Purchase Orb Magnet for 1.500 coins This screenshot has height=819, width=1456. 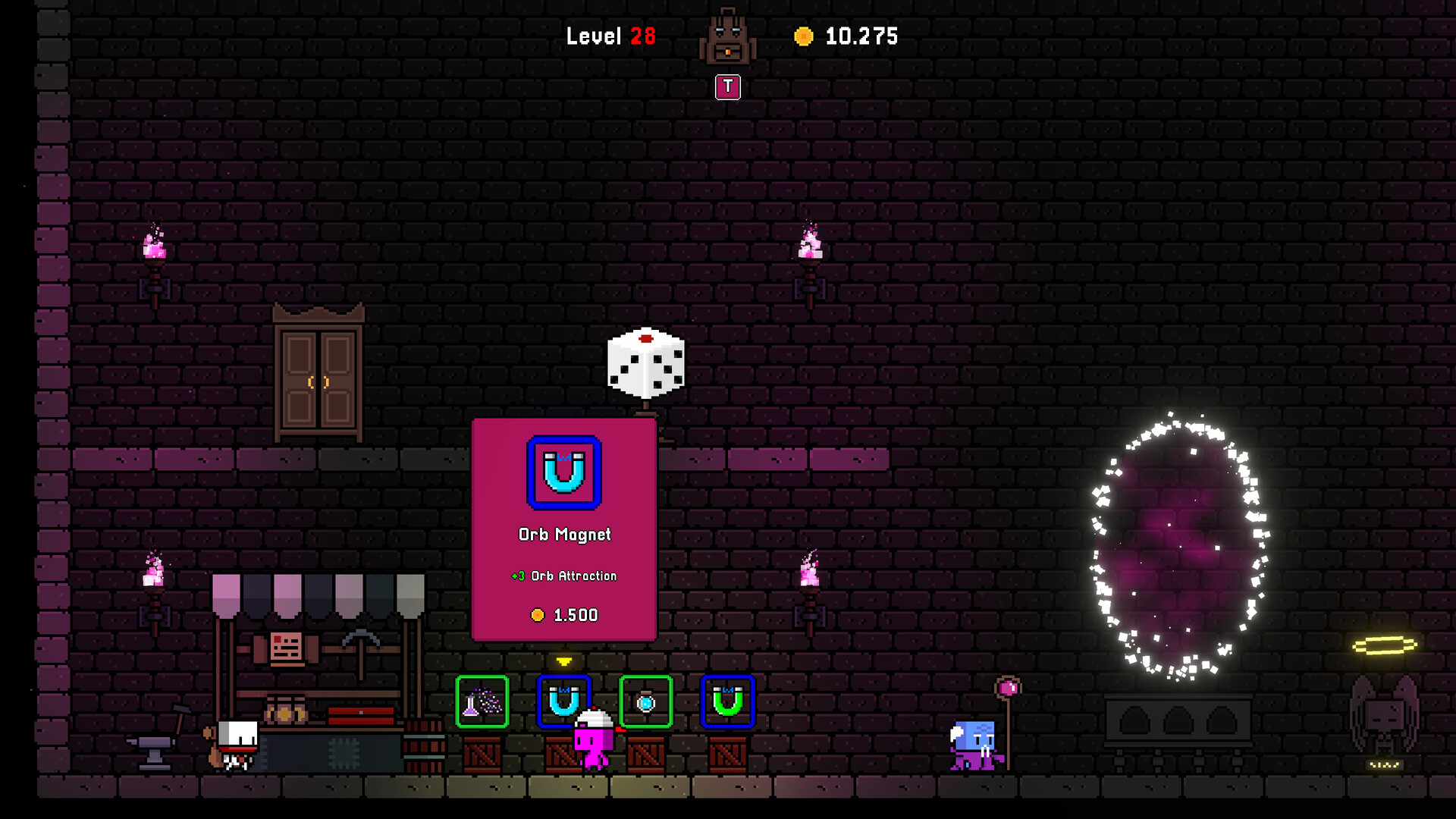(x=564, y=614)
